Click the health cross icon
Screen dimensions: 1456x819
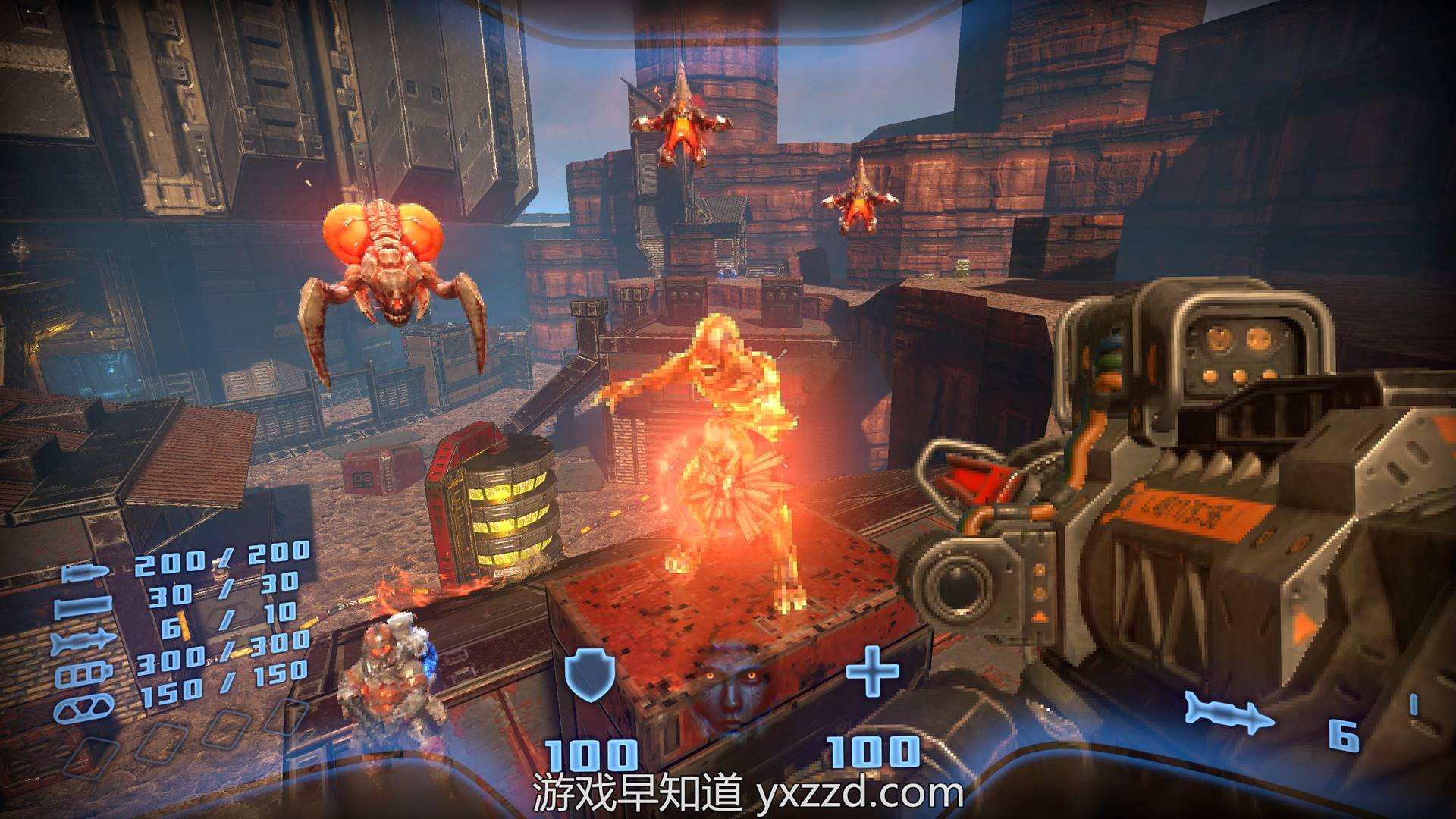(872, 670)
